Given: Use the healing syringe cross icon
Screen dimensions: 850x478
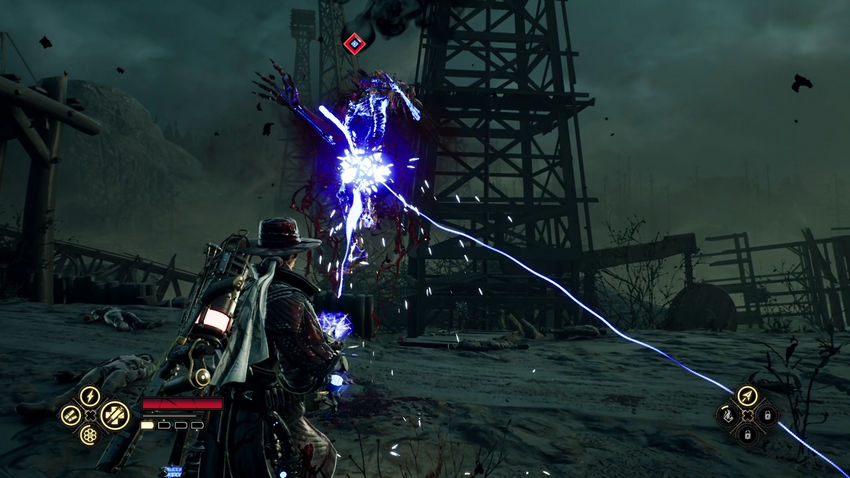Looking at the screenshot, I should pos(113,414).
